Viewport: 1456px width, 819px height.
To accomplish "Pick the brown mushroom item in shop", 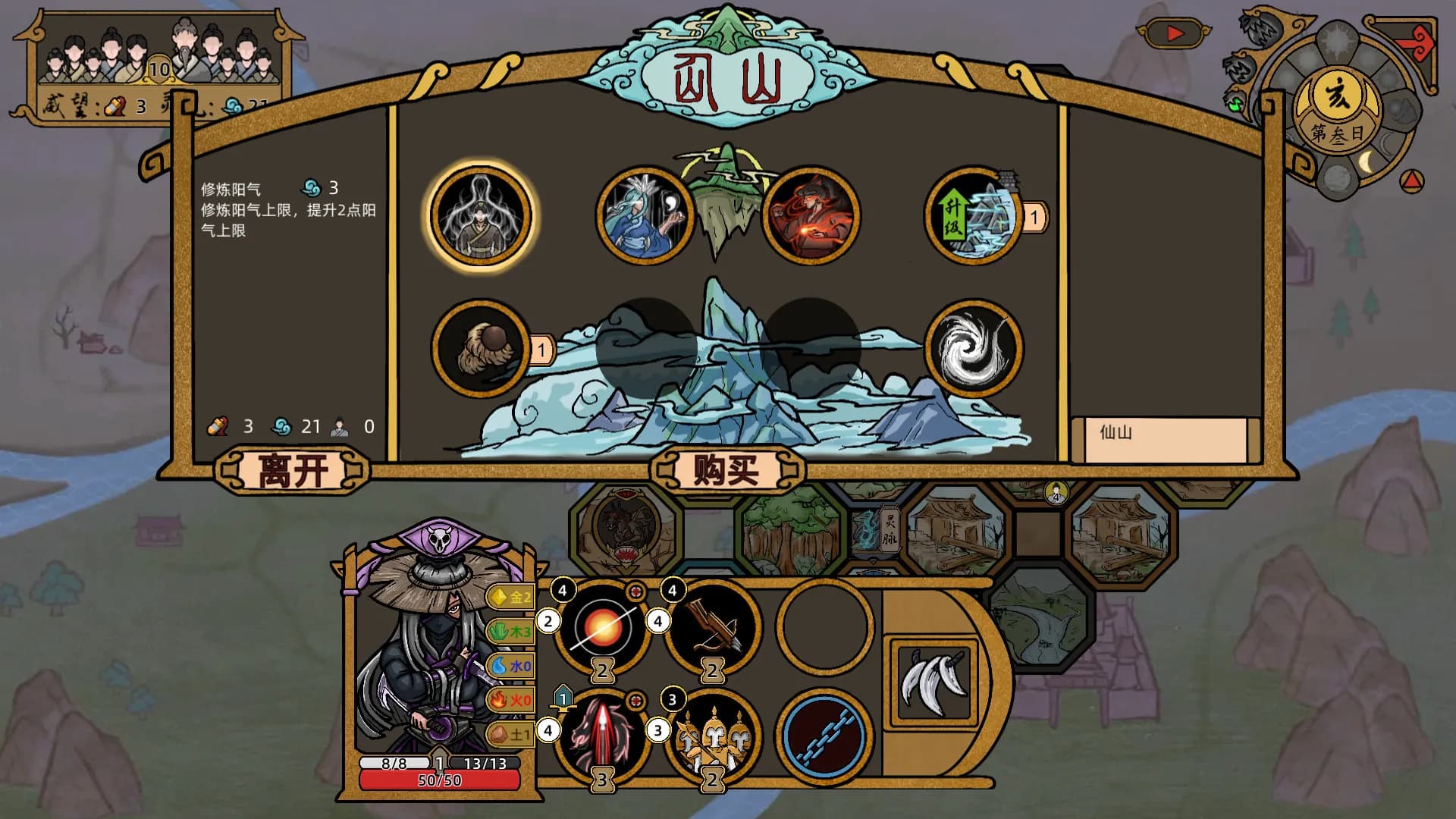I will click(x=481, y=349).
